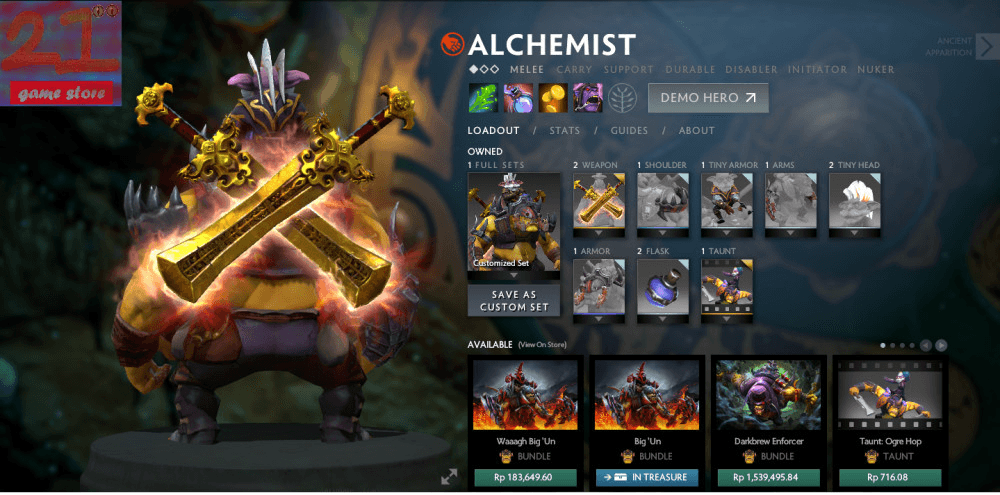The image size is (1000, 495).
Task: Switch to the Stats tab
Action: point(565,131)
